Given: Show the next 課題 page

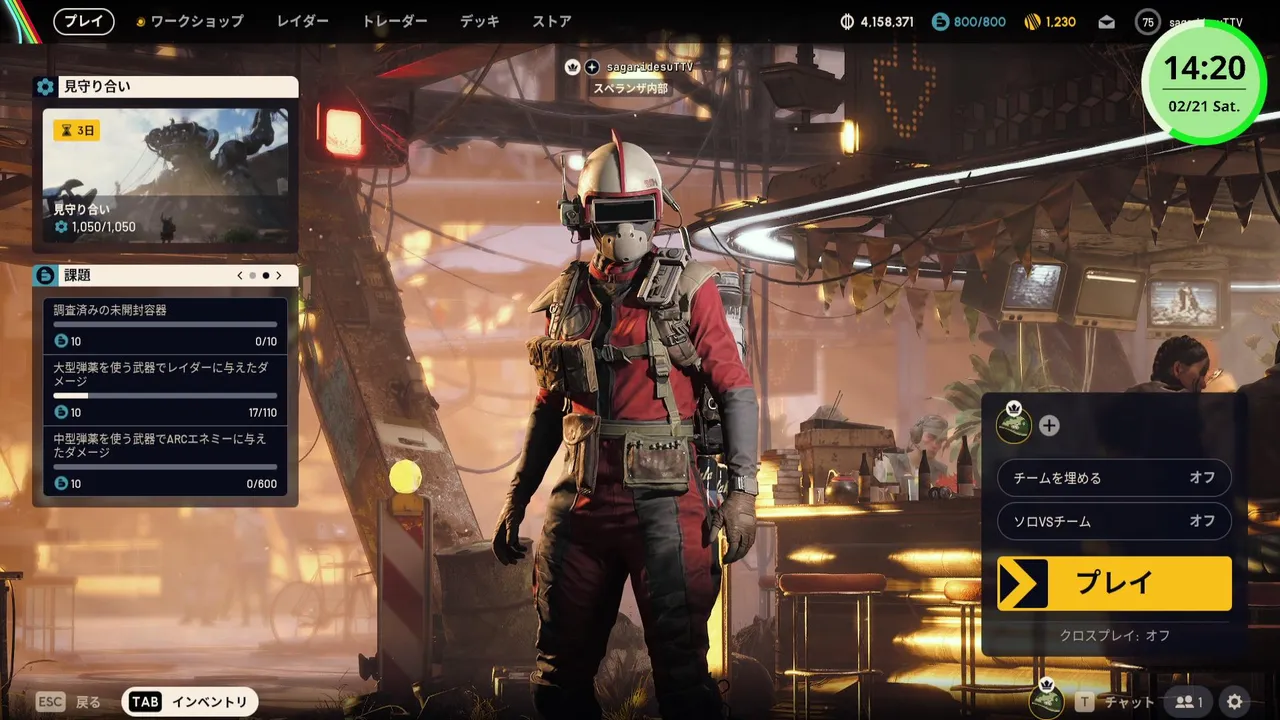Looking at the screenshot, I should (x=279, y=275).
